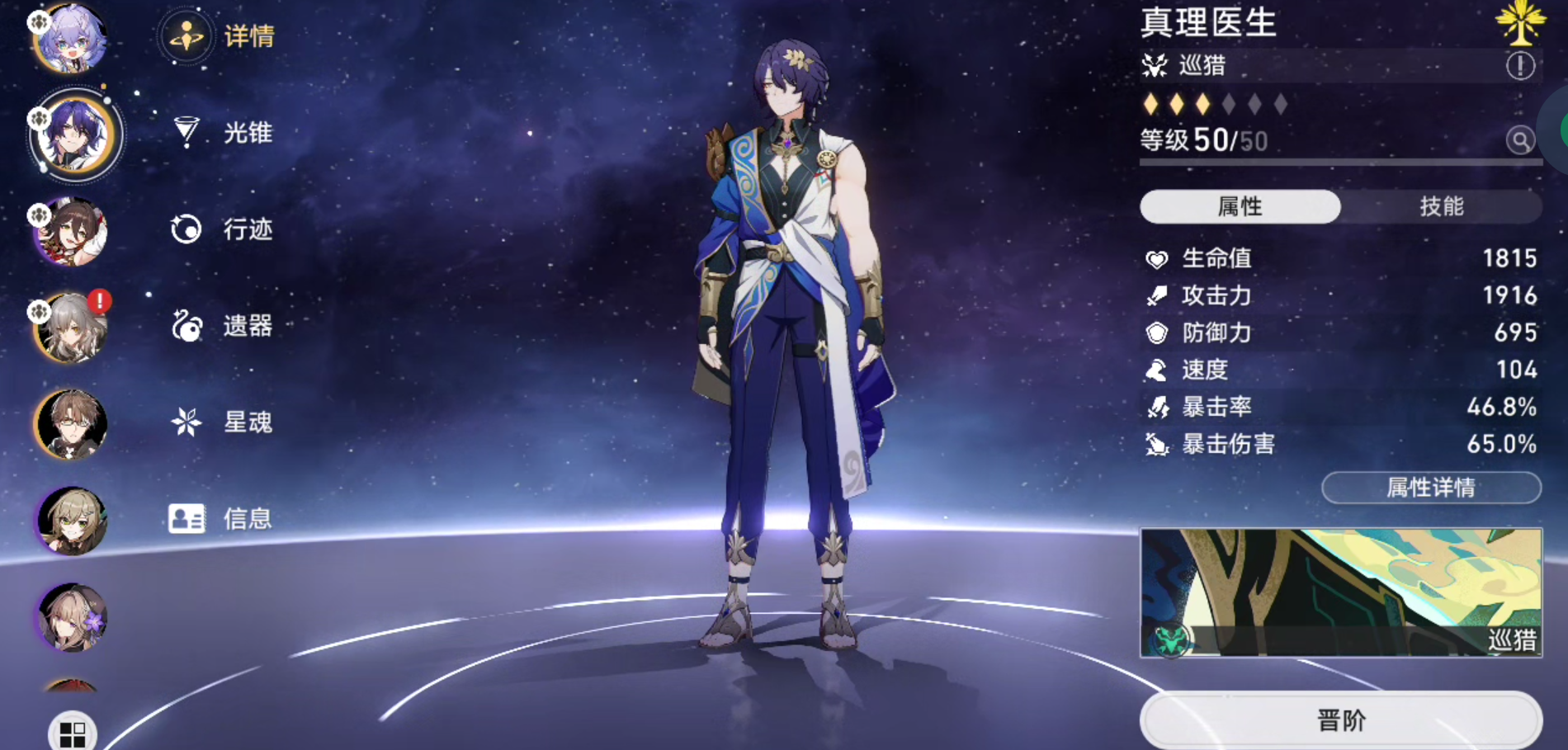Select the blonde green-eyed character portrait

[x=71, y=521]
